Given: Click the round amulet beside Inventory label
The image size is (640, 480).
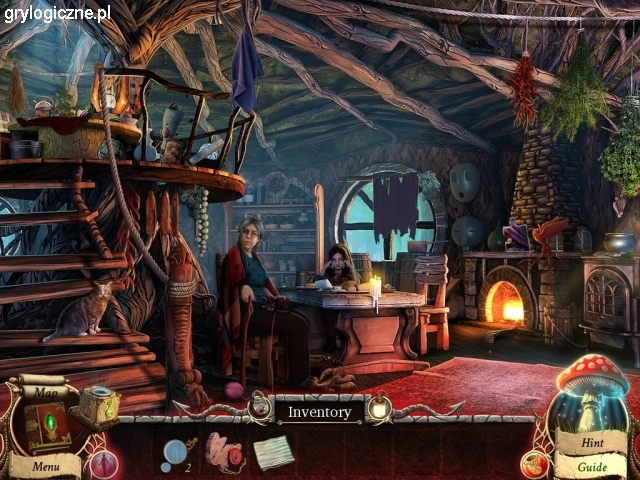Looking at the screenshot, I should 380,407.
